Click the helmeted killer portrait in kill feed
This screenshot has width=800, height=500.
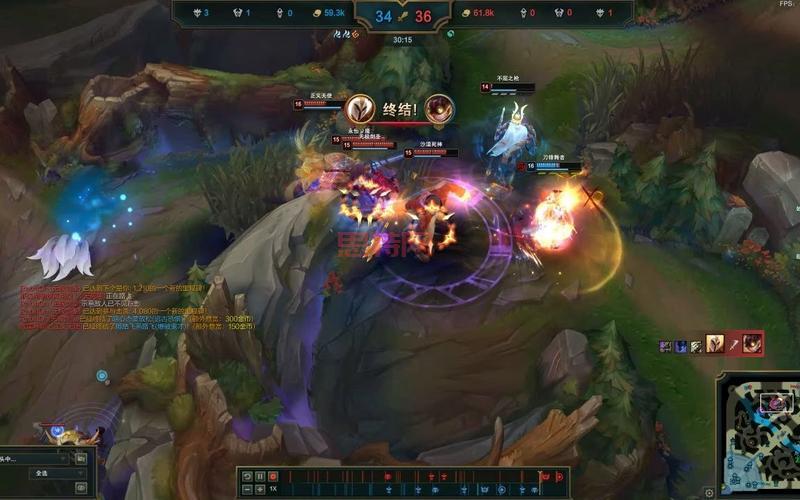[716, 344]
